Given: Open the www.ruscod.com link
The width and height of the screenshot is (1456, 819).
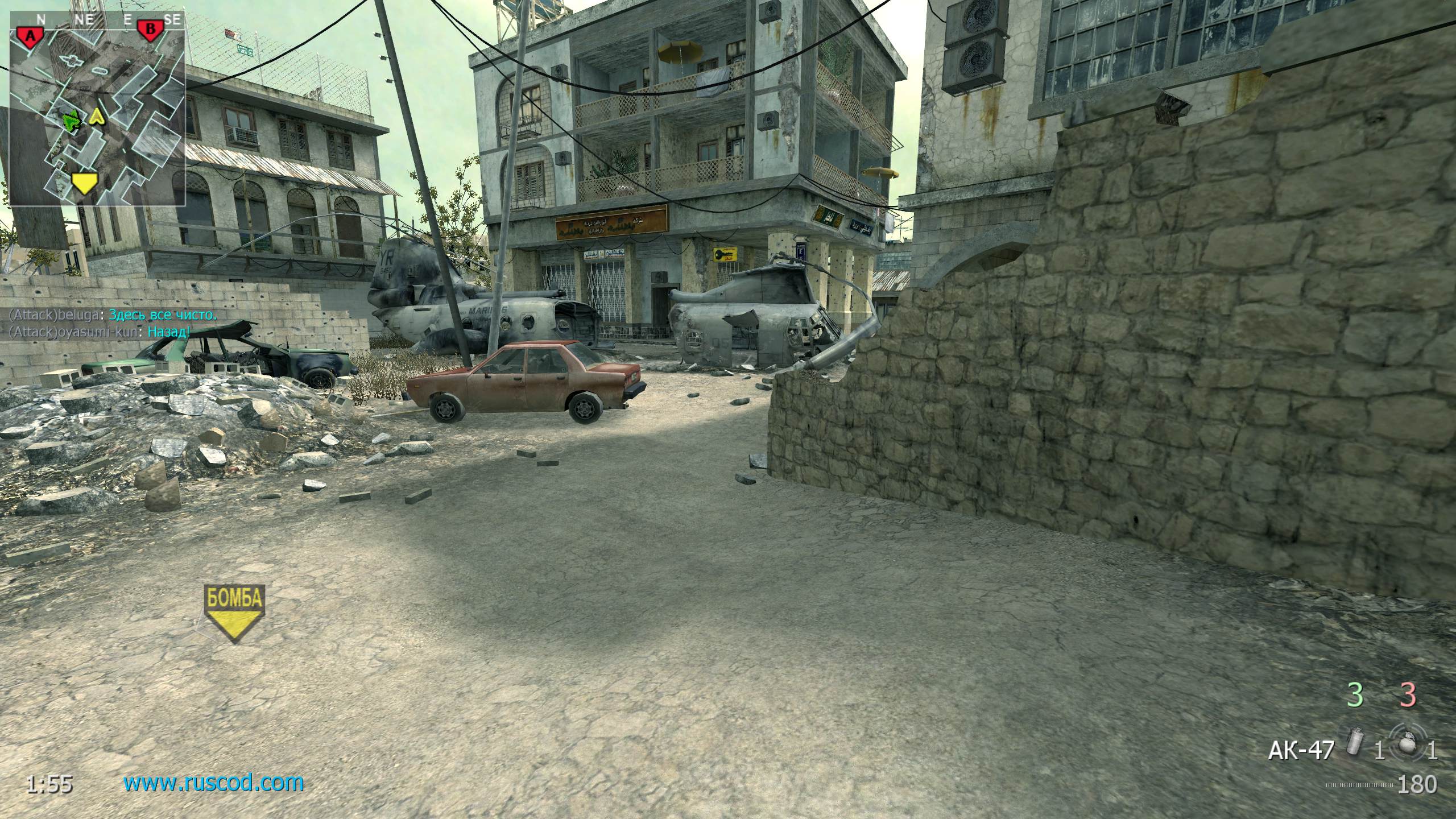Looking at the screenshot, I should [214, 783].
